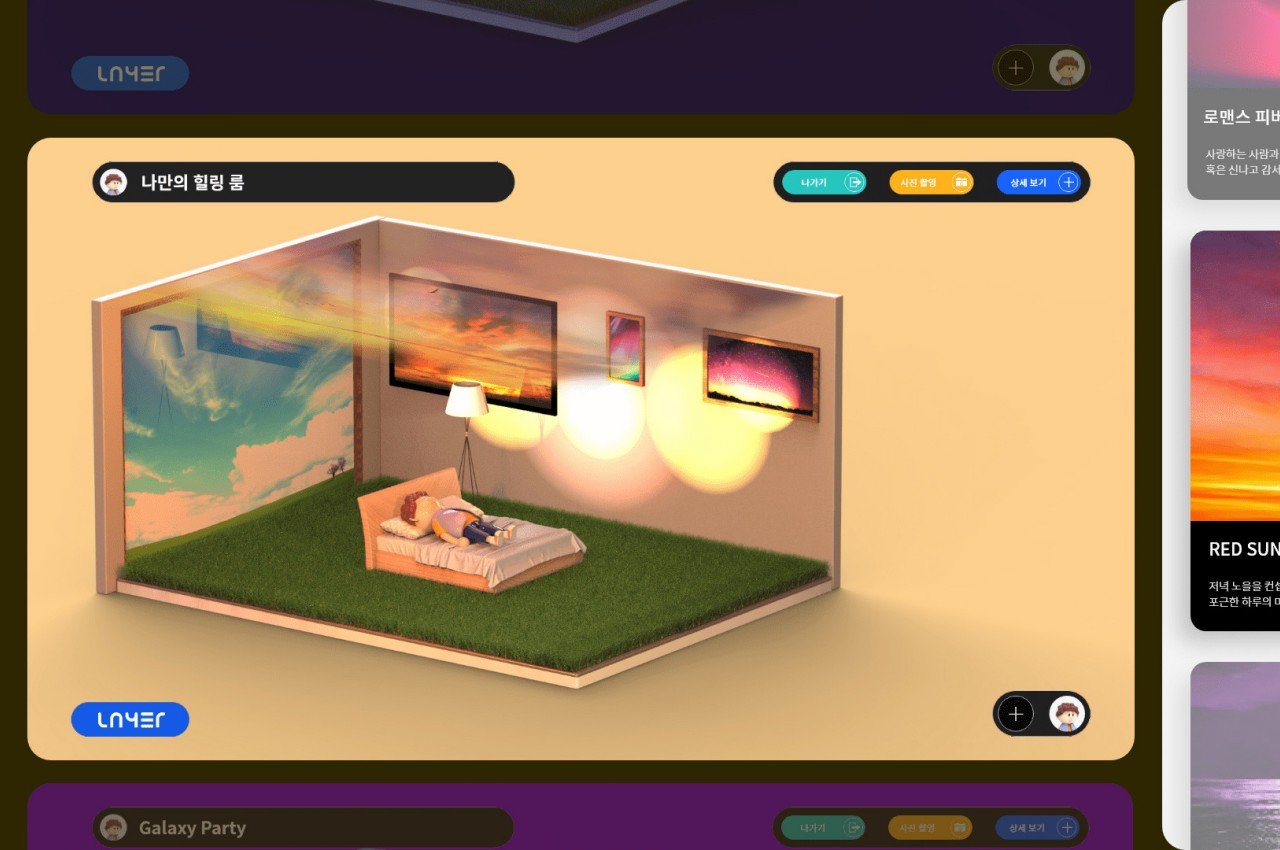Click the exit arrow icon on the 나가기 button
Image resolution: width=1280 pixels, height=850 pixels.
click(x=852, y=182)
